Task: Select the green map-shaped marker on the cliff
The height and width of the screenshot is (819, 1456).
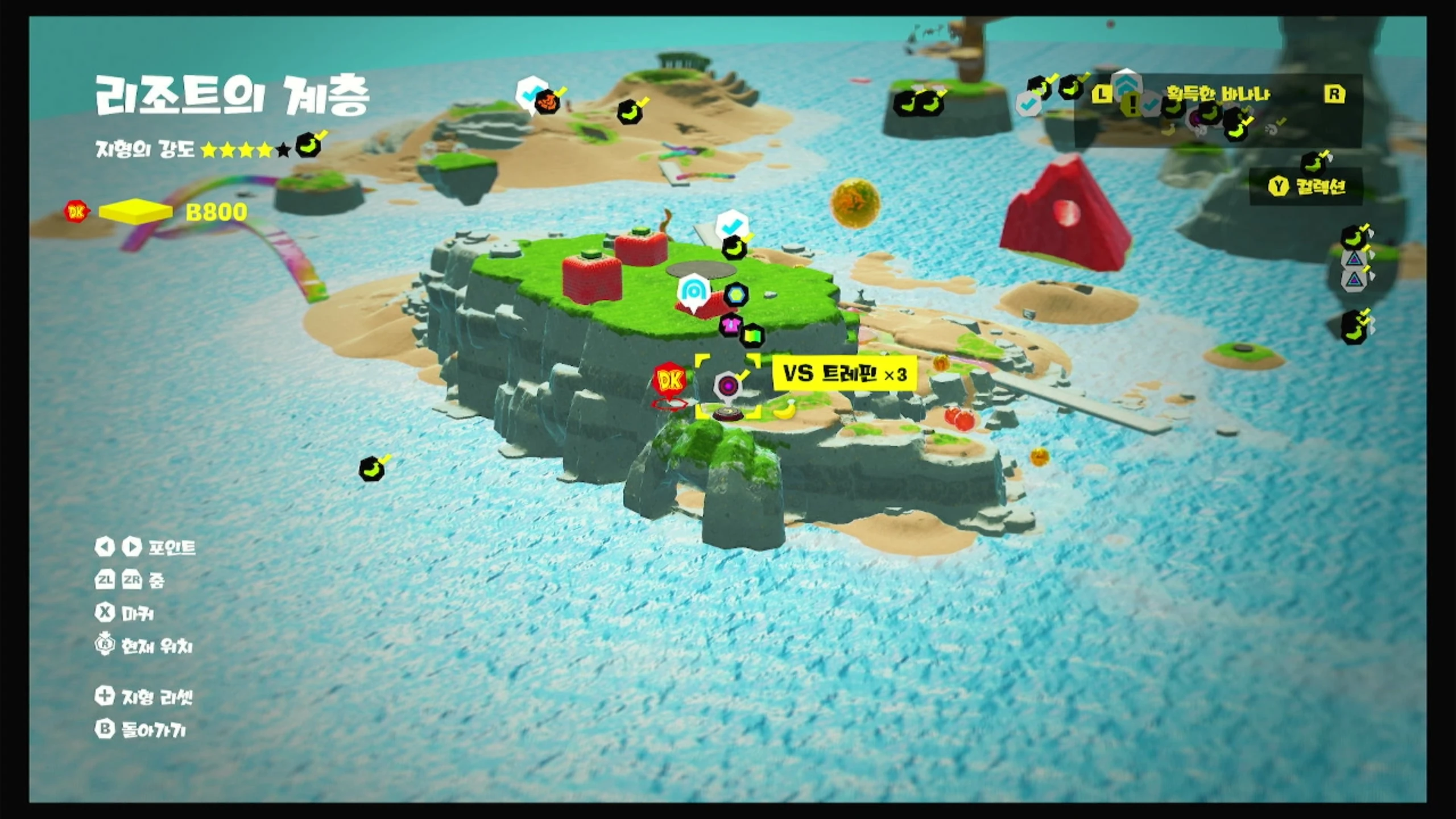Action: tap(752, 336)
